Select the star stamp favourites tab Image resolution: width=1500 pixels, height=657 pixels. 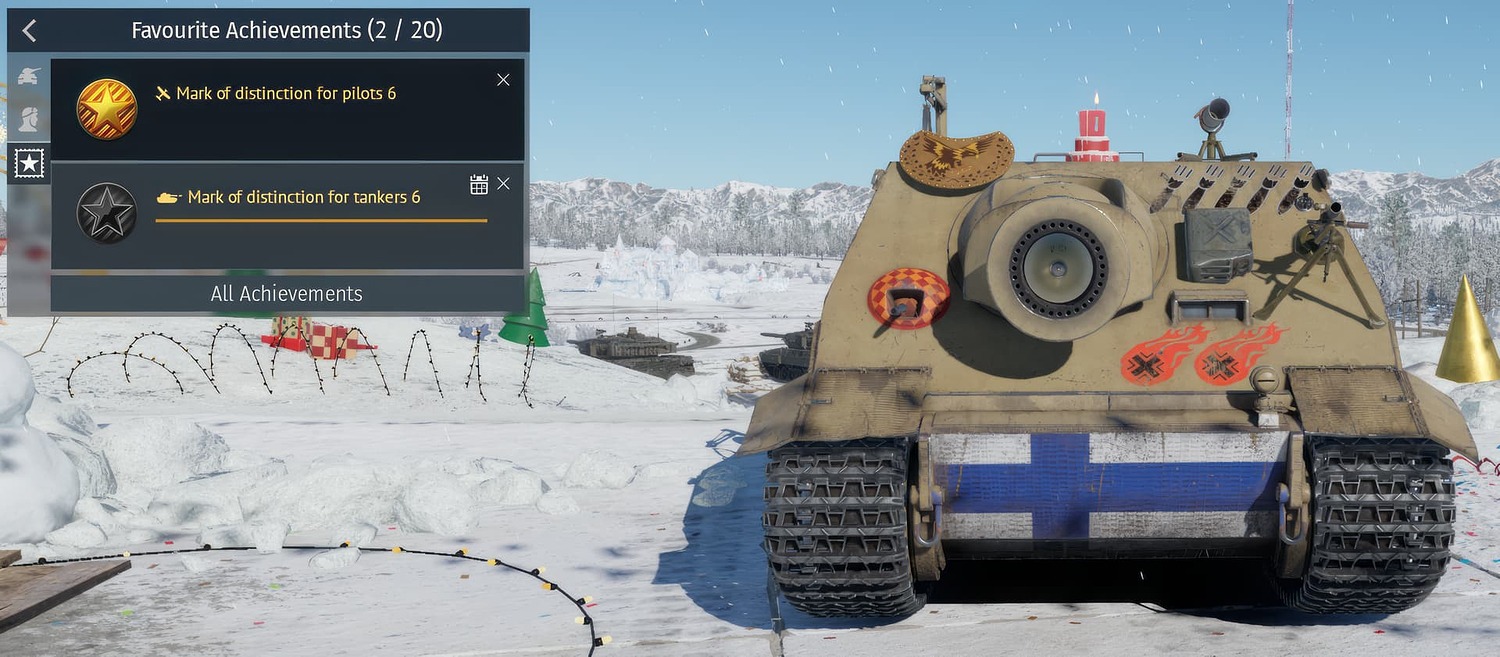click(x=29, y=162)
